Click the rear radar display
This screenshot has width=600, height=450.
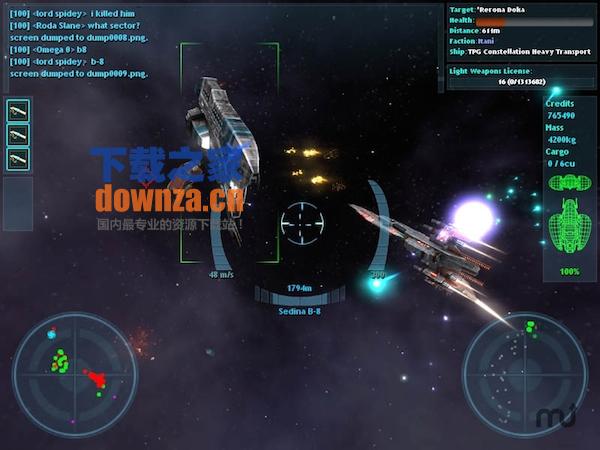click(x=522, y=374)
